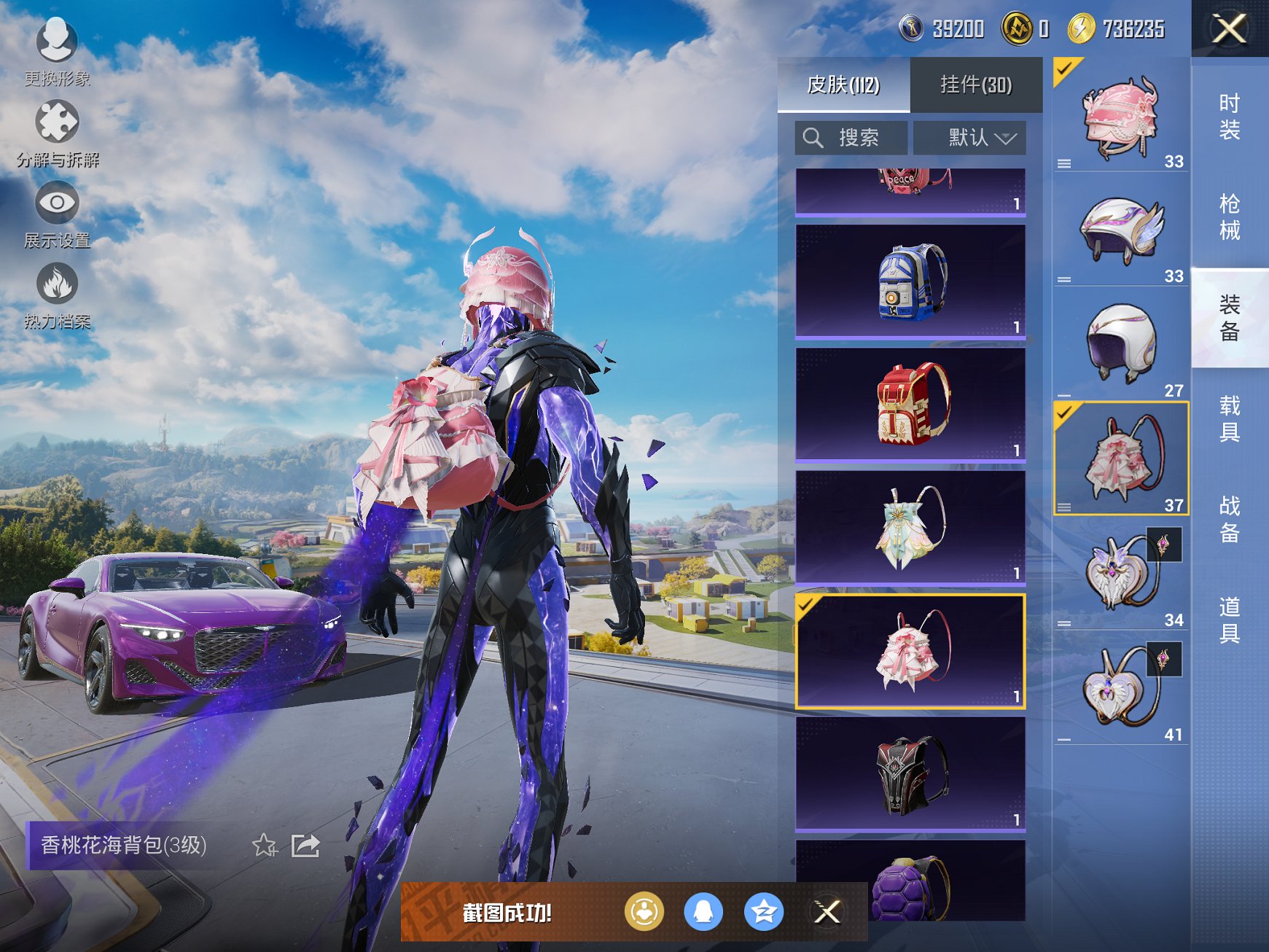Open the 默认 sort dropdown
Image resolution: width=1269 pixels, height=952 pixels.
click(970, 138)
